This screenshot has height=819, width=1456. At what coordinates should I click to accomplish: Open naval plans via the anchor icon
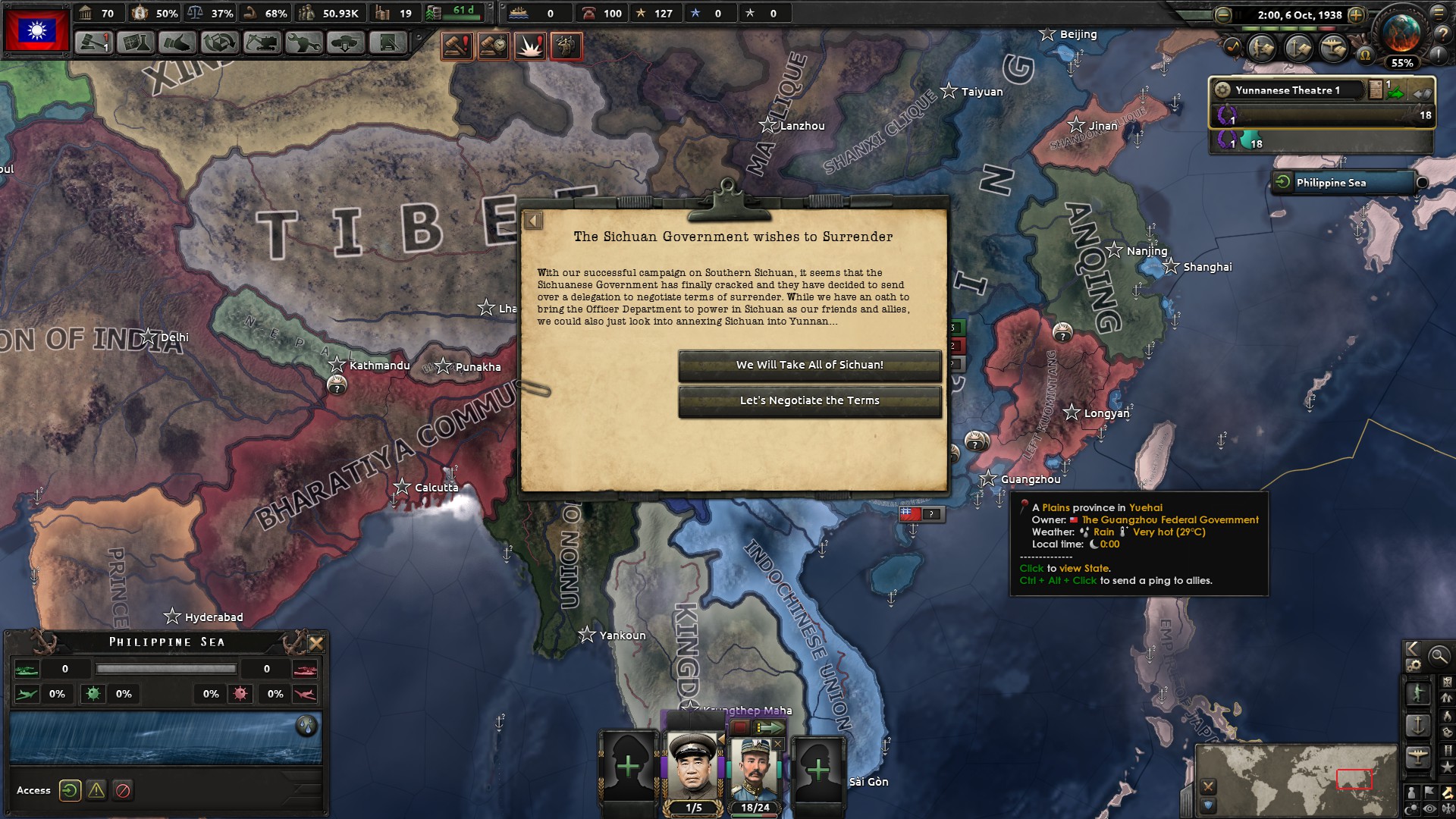click(x=1298, y=47)
